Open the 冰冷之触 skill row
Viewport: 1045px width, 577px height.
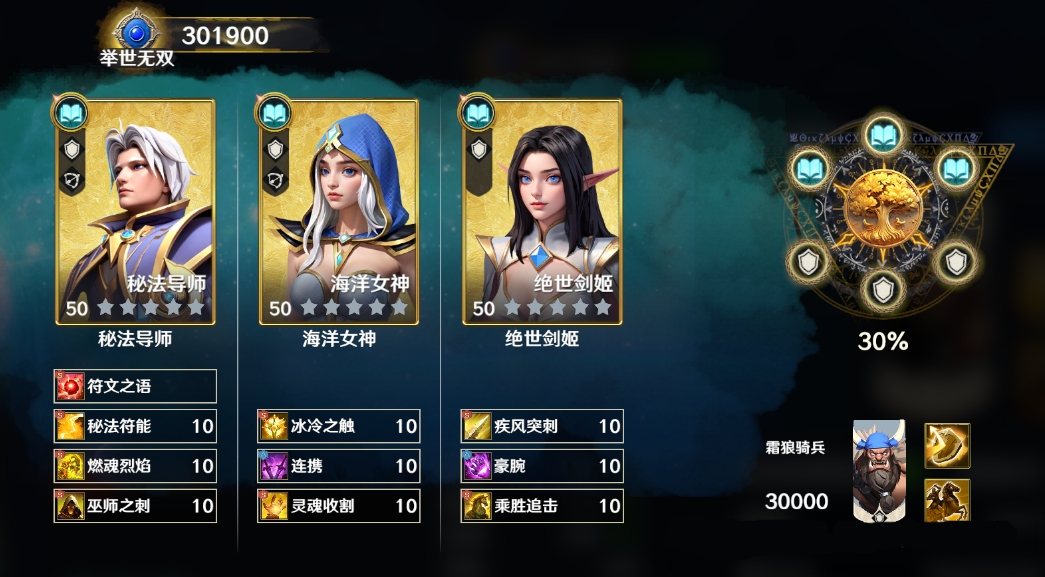(x=338, y=426)
